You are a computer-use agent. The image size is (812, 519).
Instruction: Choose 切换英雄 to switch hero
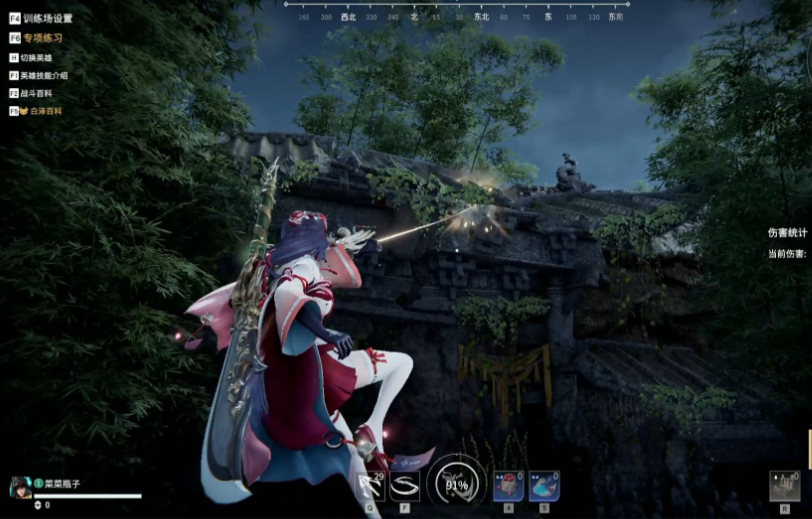pyautogui.click(x=37, y=57)
